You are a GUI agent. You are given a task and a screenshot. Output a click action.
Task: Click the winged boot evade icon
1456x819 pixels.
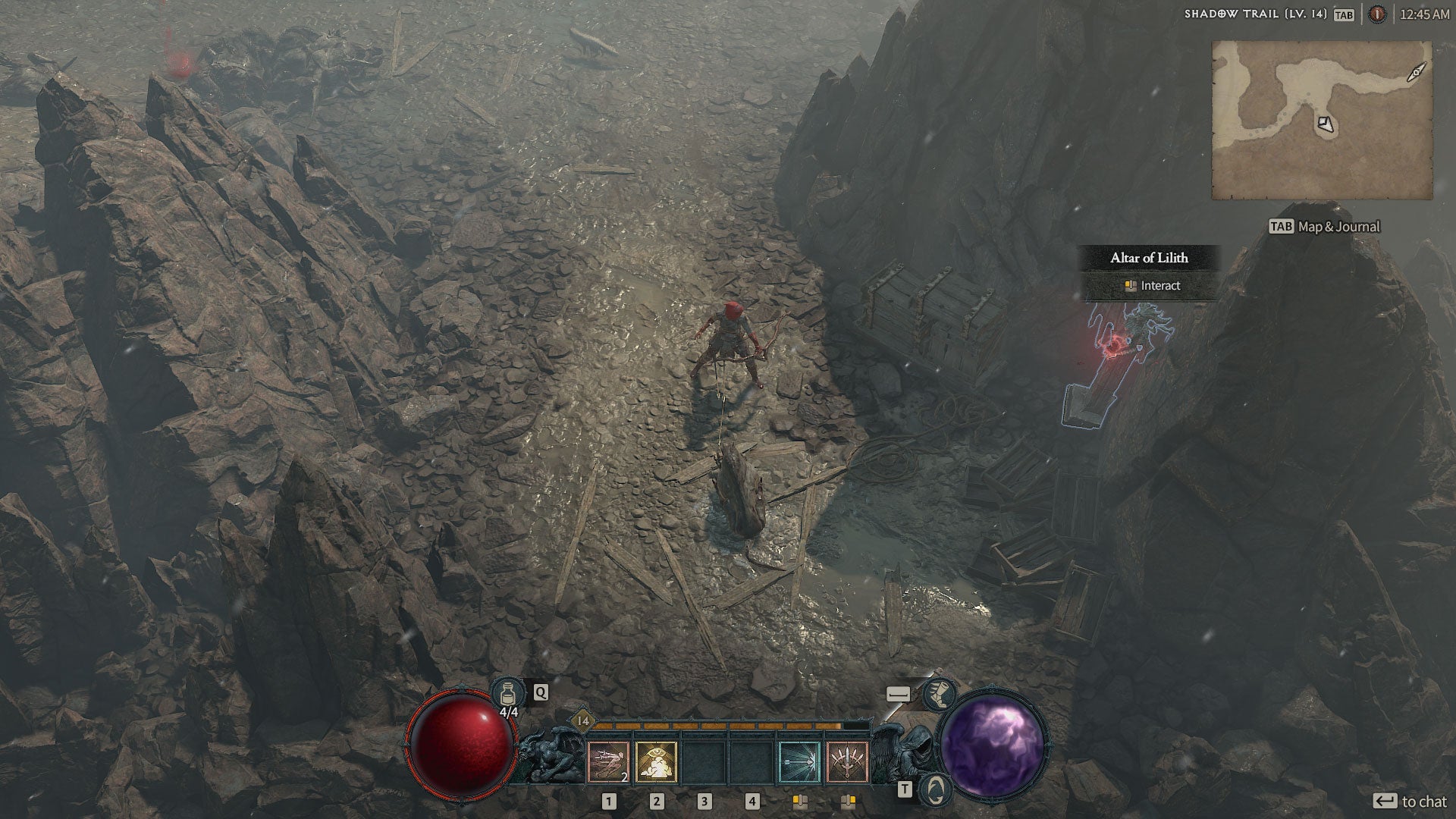pos(939,693)
